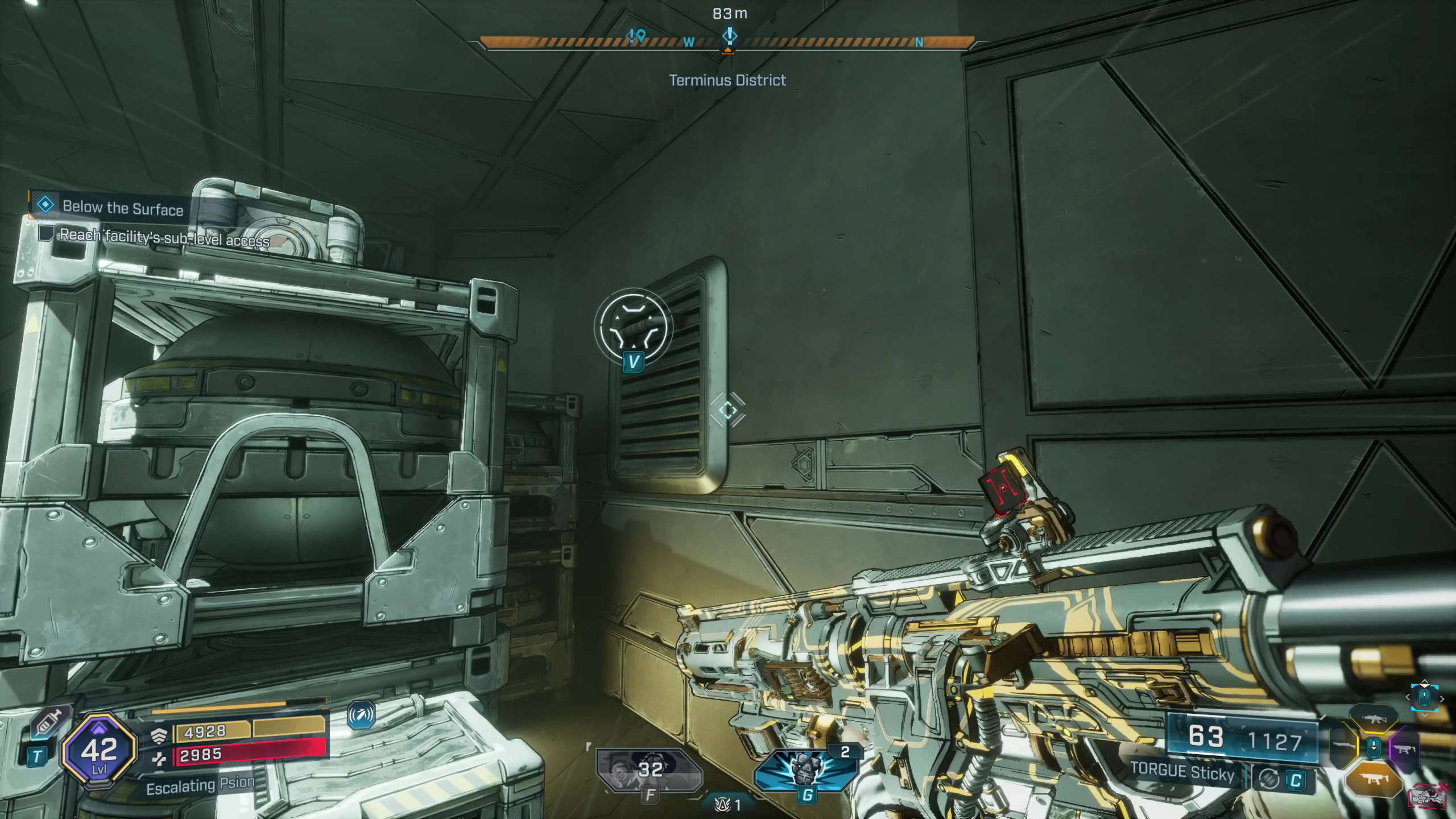Click the blue bullet status effect icon

point(361,715)
